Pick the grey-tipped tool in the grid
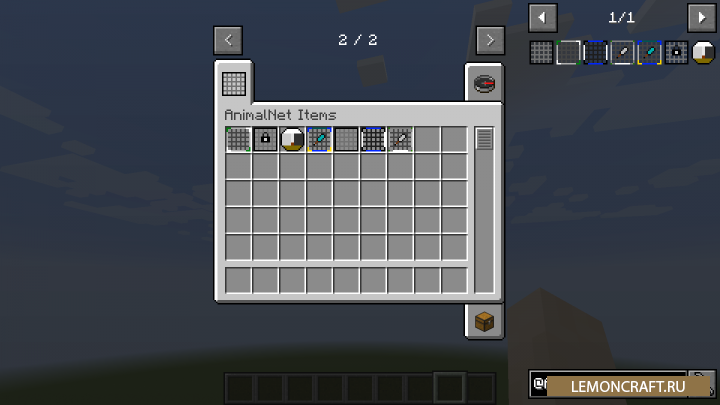 point(400,139)
